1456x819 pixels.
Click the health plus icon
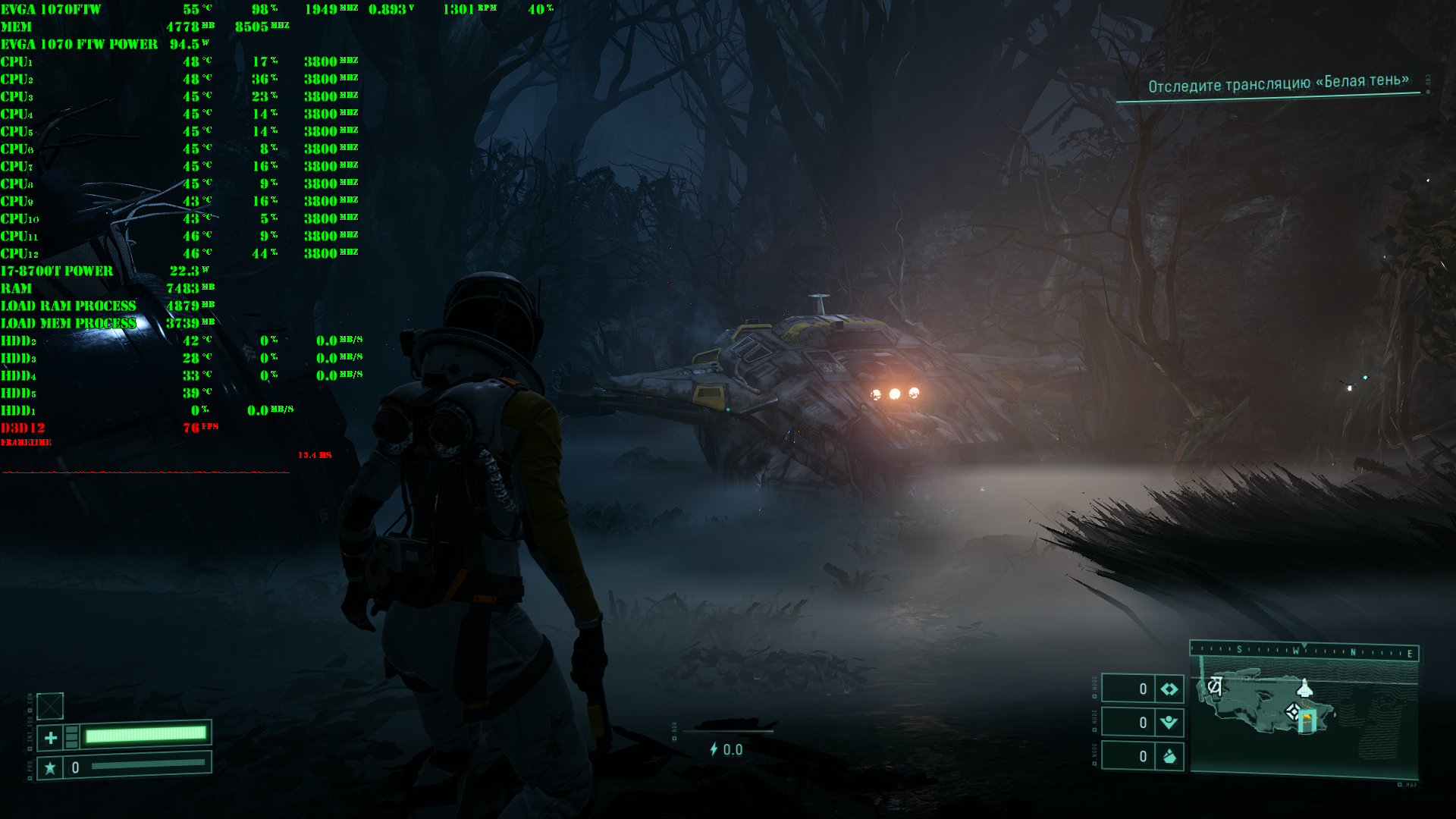[50, 737]
